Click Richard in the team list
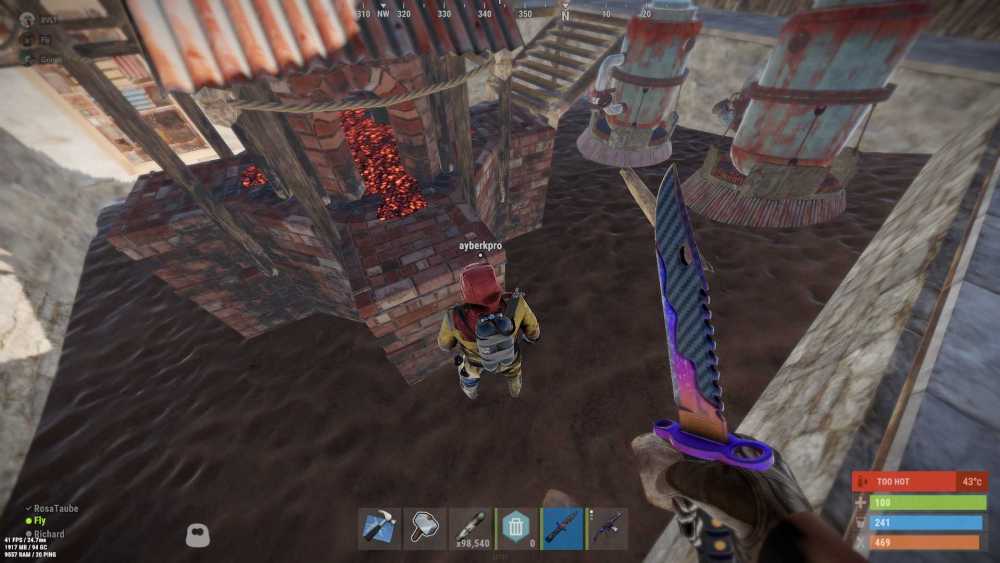 (x=48, y=534)
